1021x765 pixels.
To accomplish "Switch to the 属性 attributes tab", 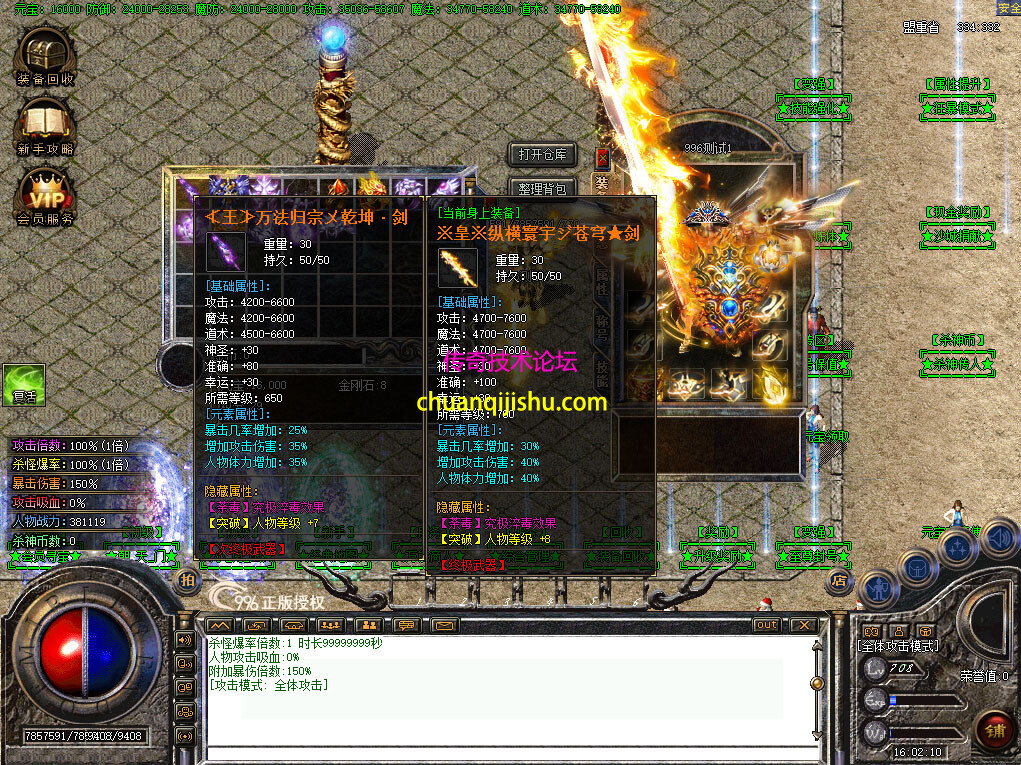I will [x=602, y=281].
